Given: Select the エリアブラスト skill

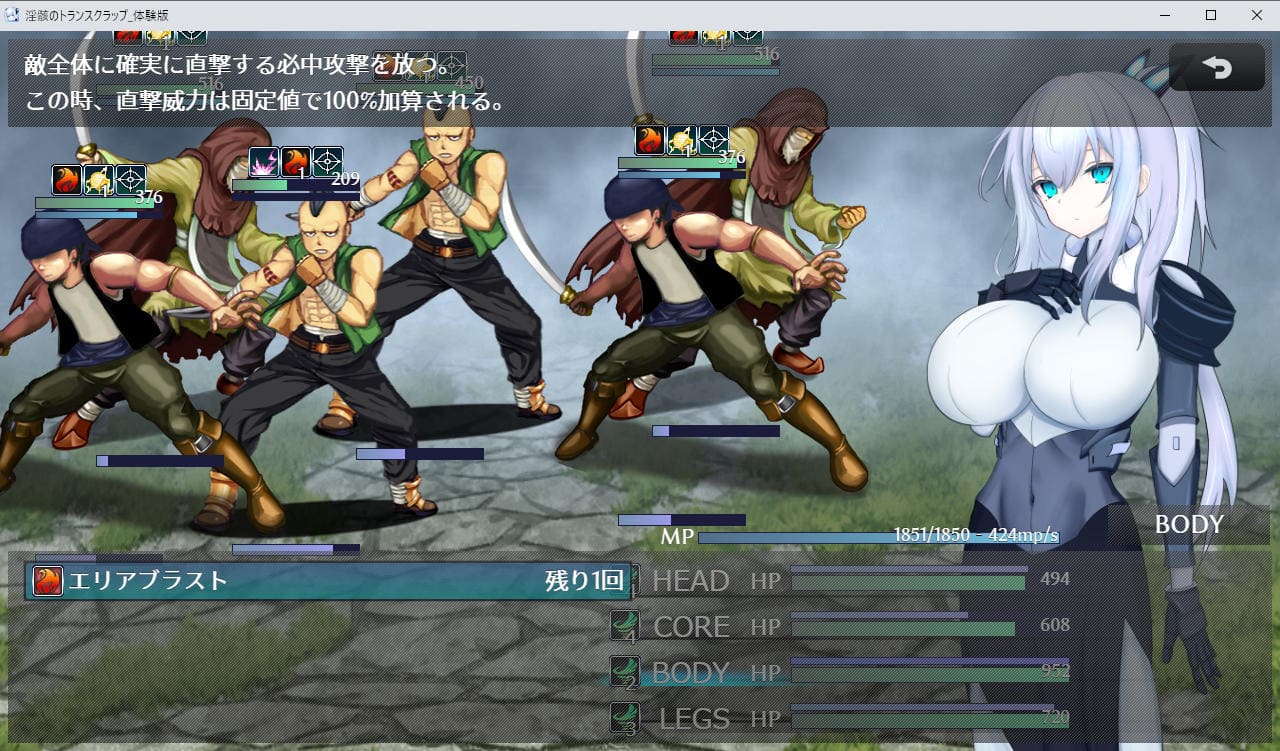Looking at the screenshot, I should pos(328,581).
